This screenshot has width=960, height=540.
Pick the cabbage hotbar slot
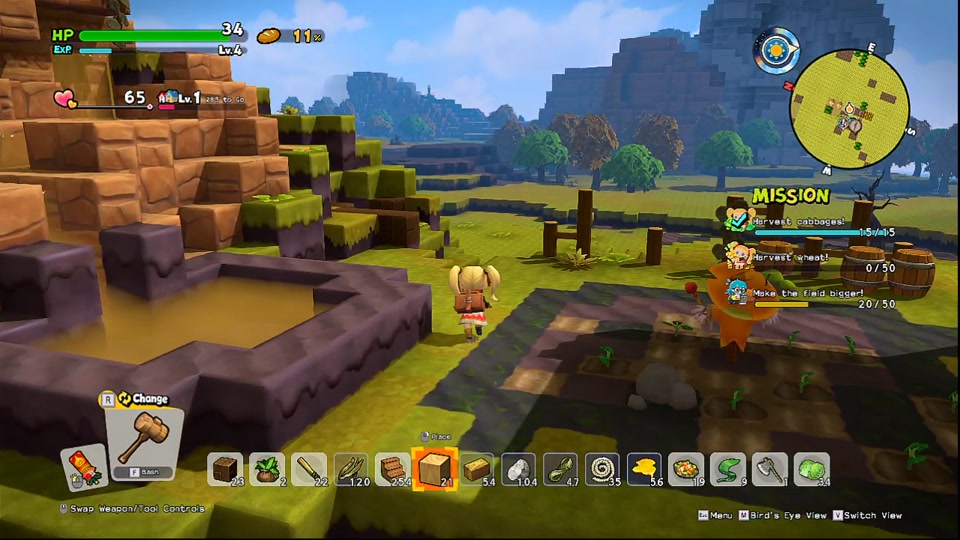812,469
